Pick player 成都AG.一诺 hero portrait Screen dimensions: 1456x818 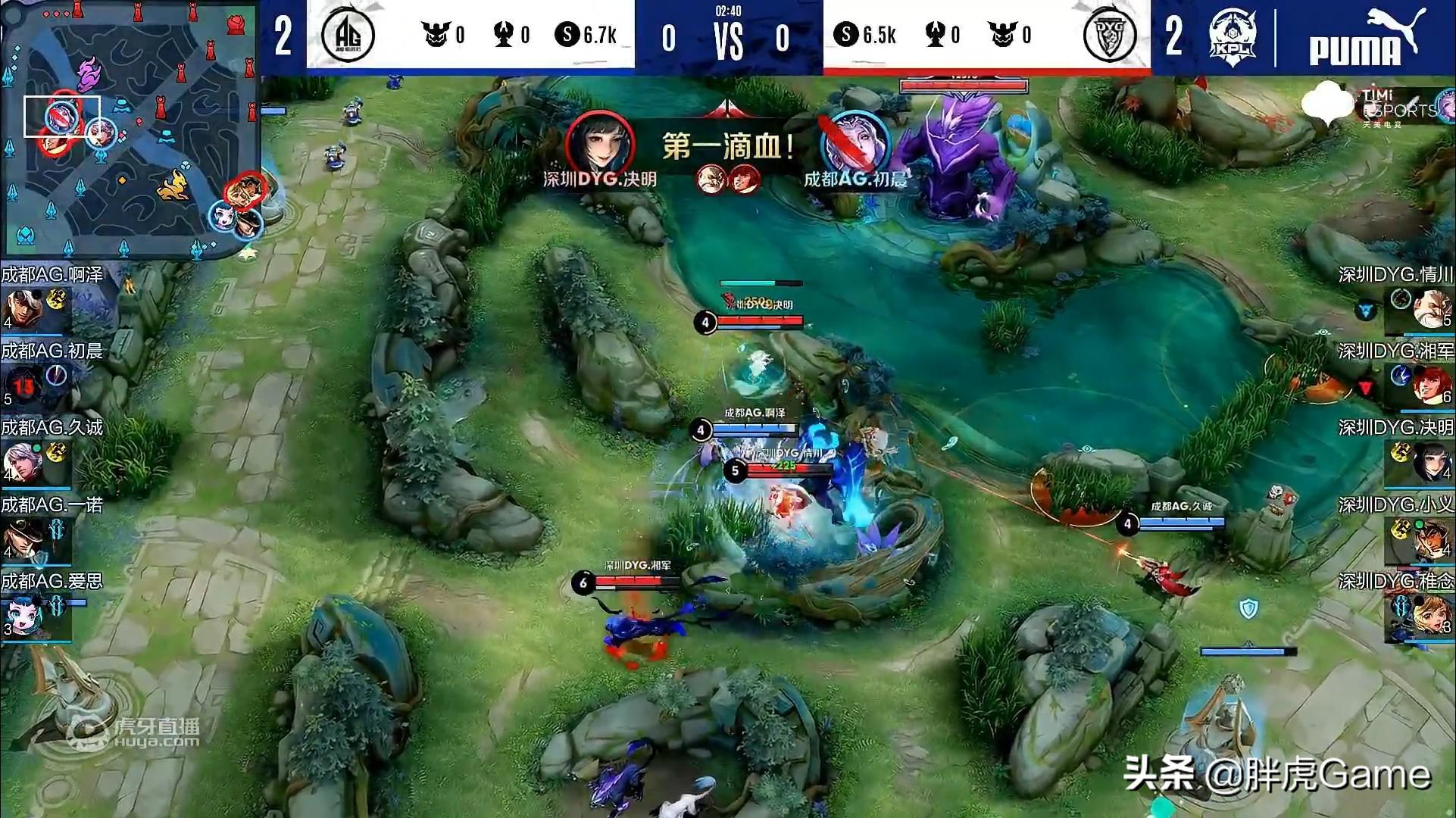click(21, 539)
